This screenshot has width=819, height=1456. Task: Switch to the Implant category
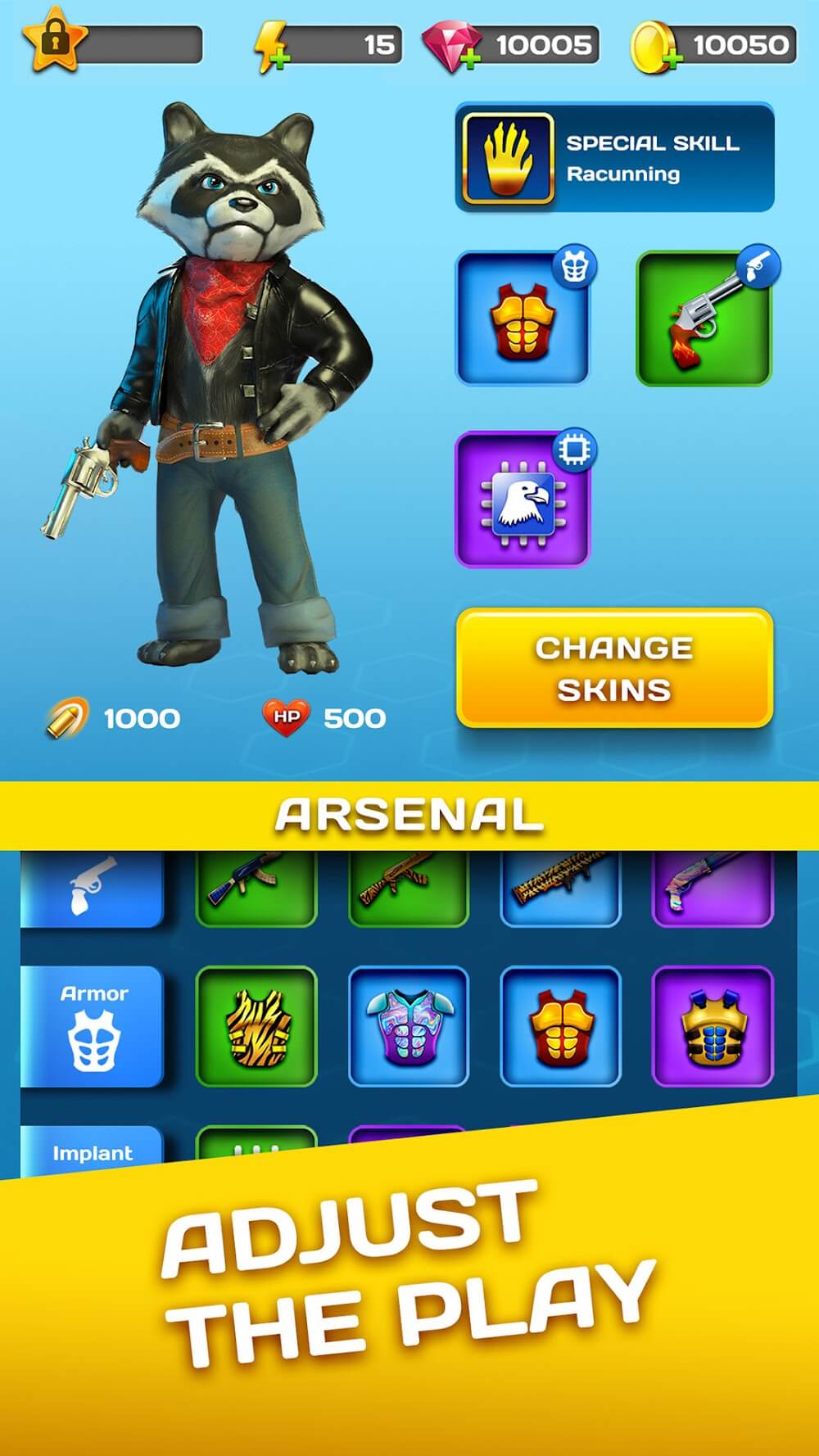click(x=93, y=1151)
